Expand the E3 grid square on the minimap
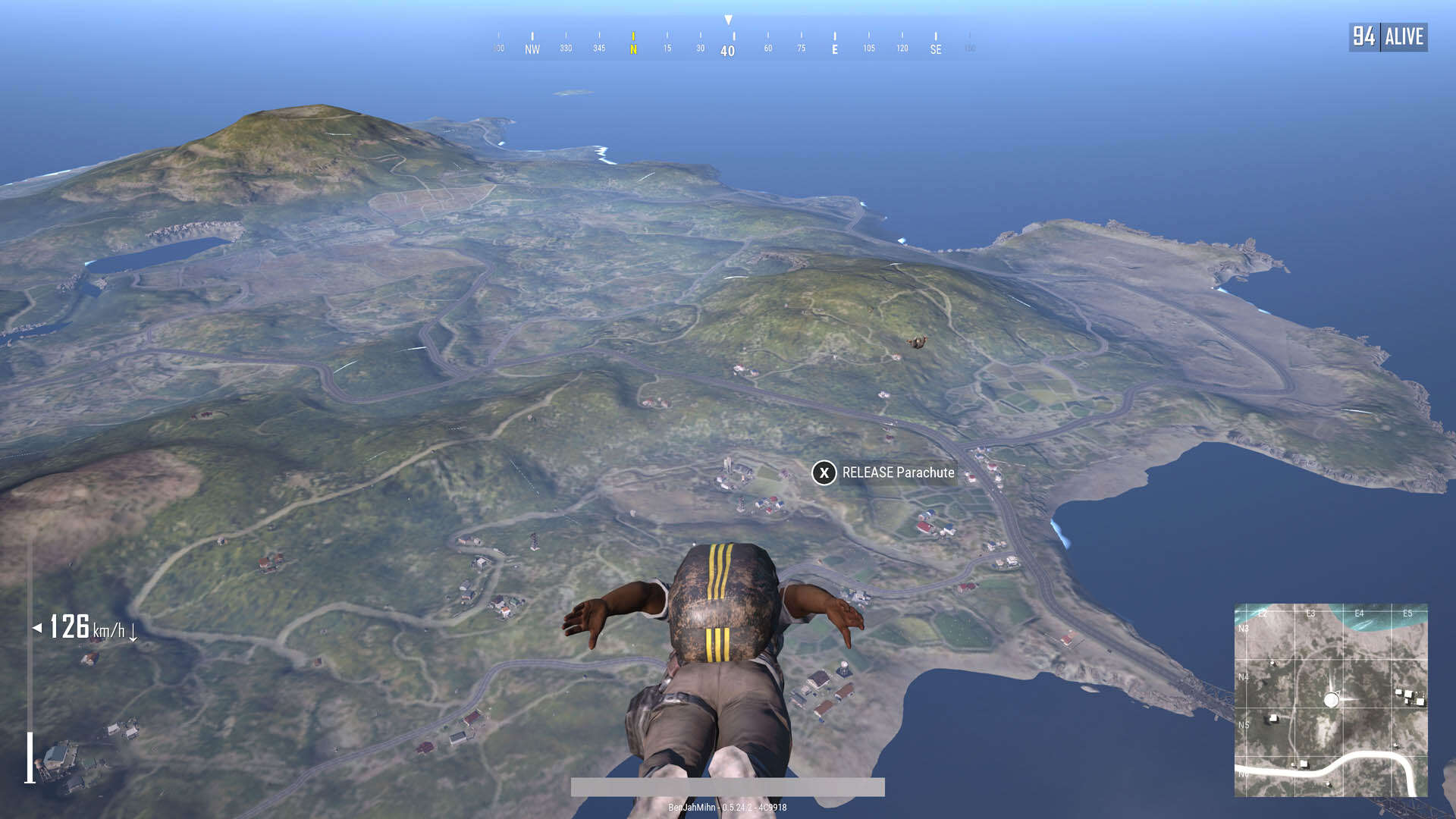1456x819 pixels. coord(1310,613)
